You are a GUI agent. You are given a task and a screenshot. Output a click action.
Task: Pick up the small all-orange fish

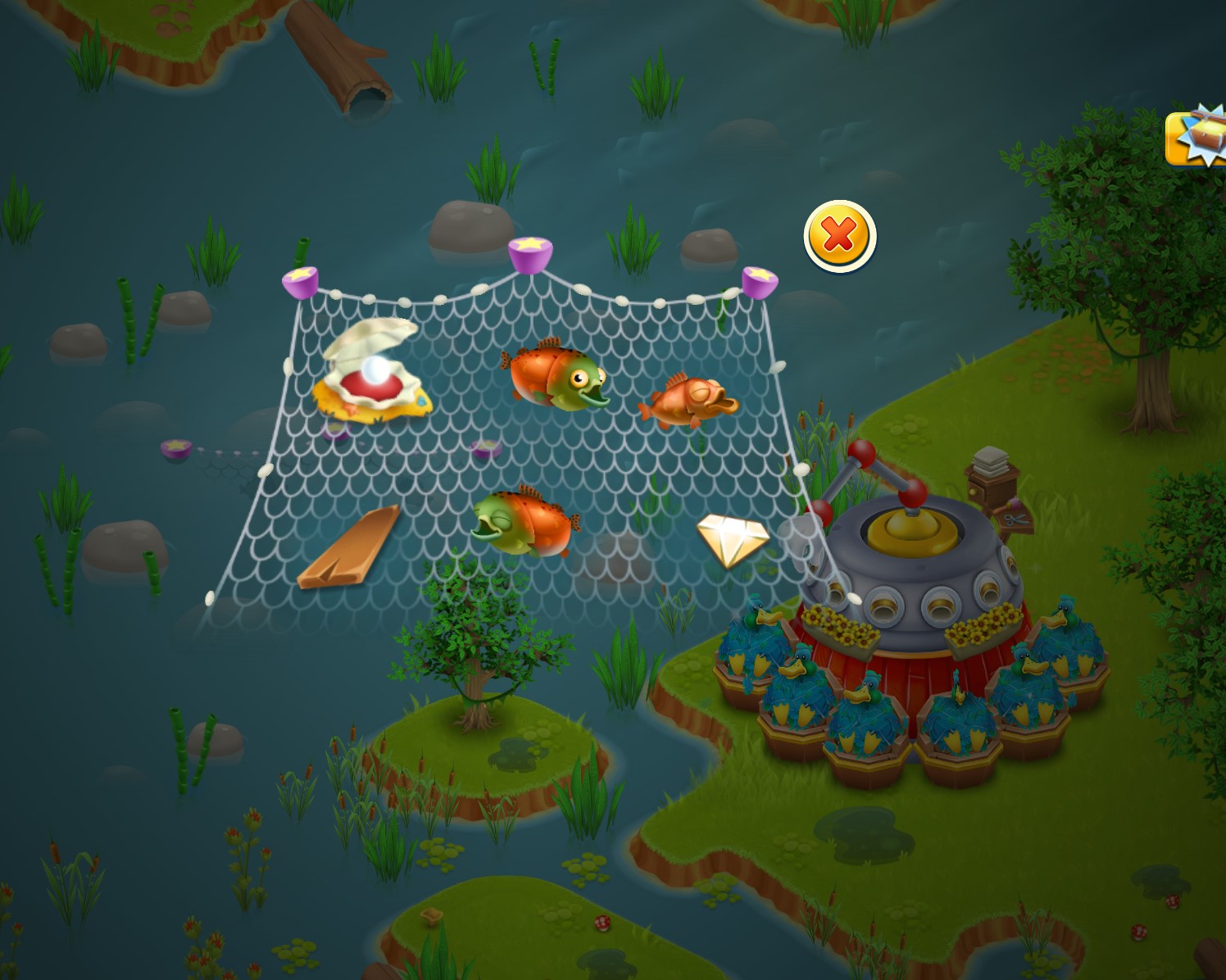[690, 401]
